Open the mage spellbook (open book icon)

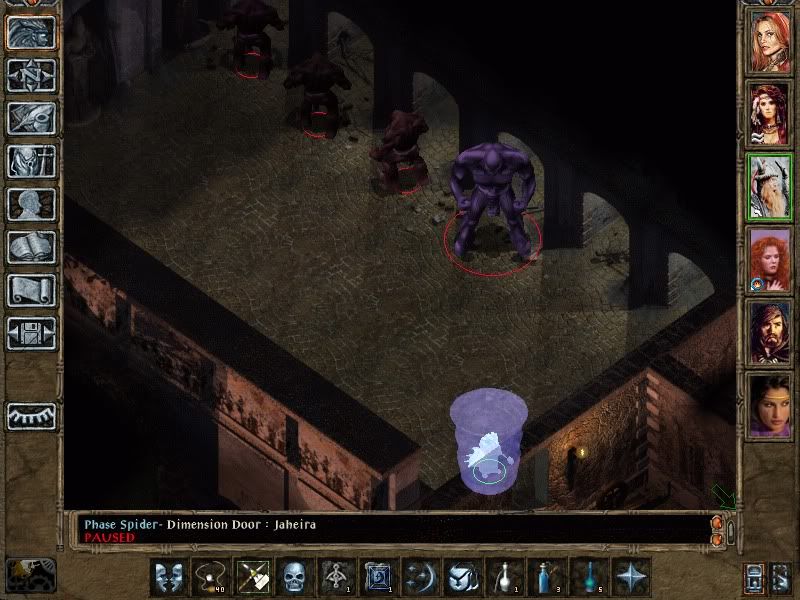[31, 247]
